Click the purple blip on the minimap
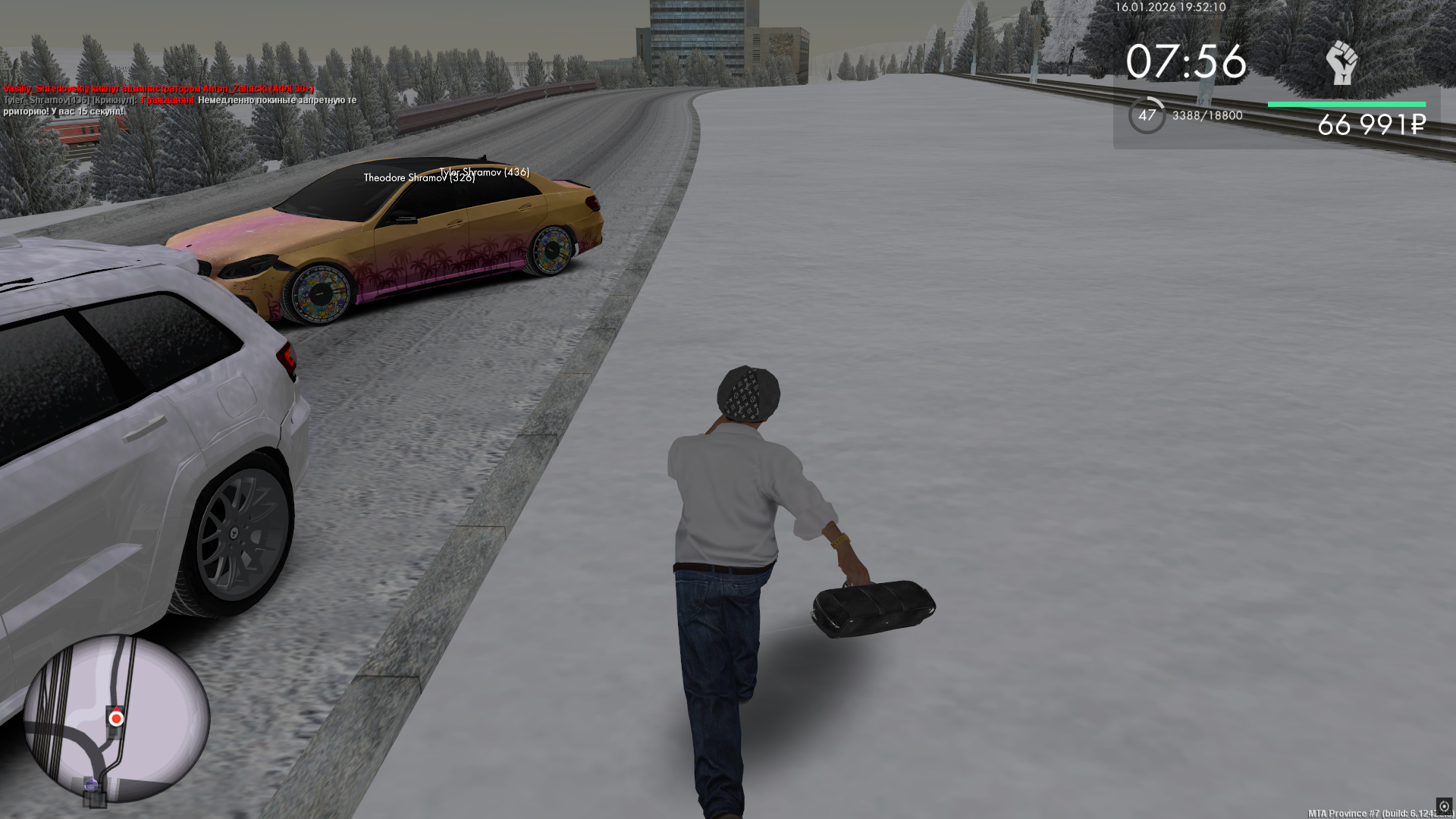The image size is (1456, 819). pos(92,784)
